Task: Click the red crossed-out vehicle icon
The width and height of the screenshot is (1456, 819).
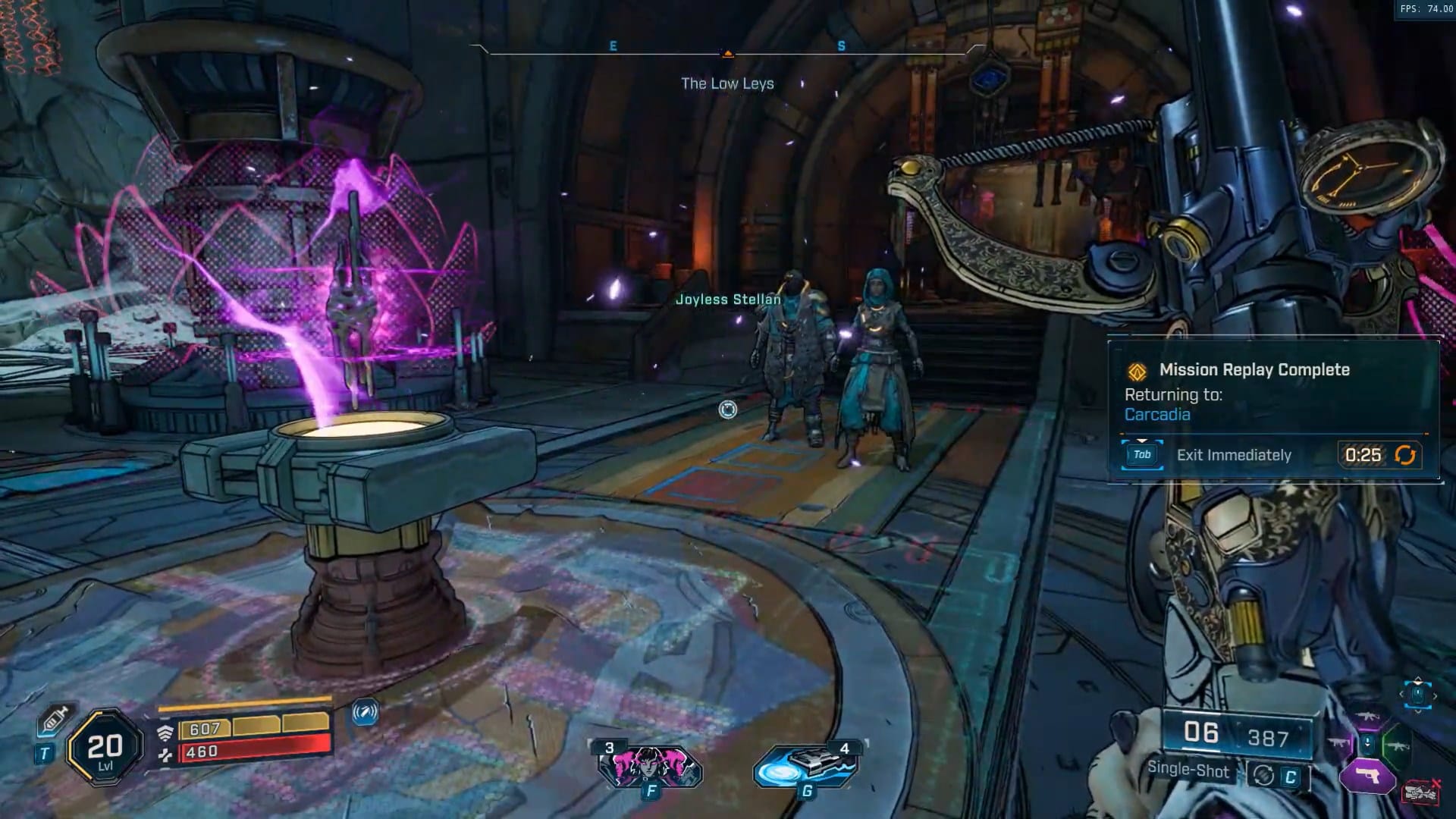Action: coord(1422,792)
